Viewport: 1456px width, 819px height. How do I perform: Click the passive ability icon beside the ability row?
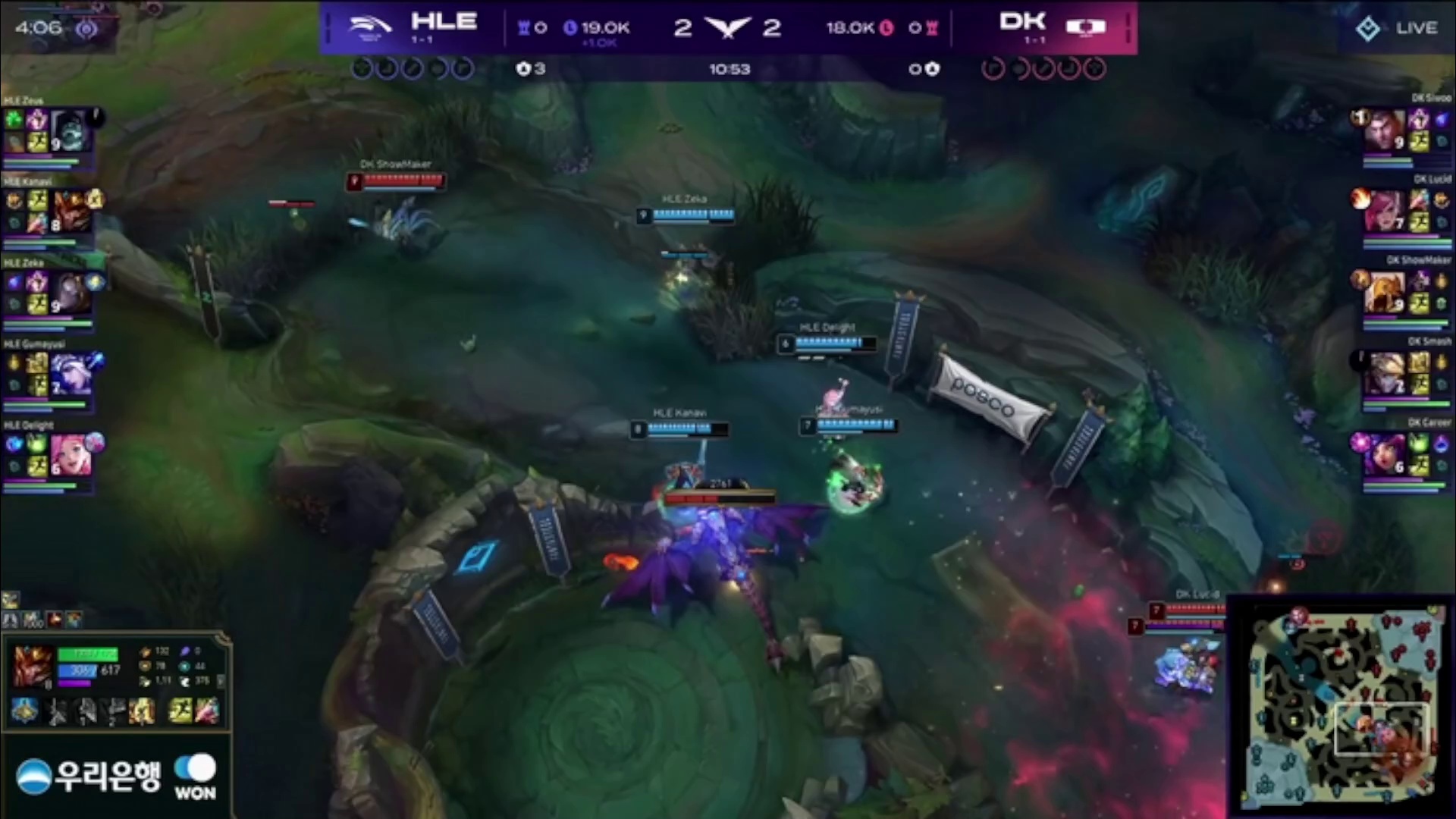click(x=24, y=711)
